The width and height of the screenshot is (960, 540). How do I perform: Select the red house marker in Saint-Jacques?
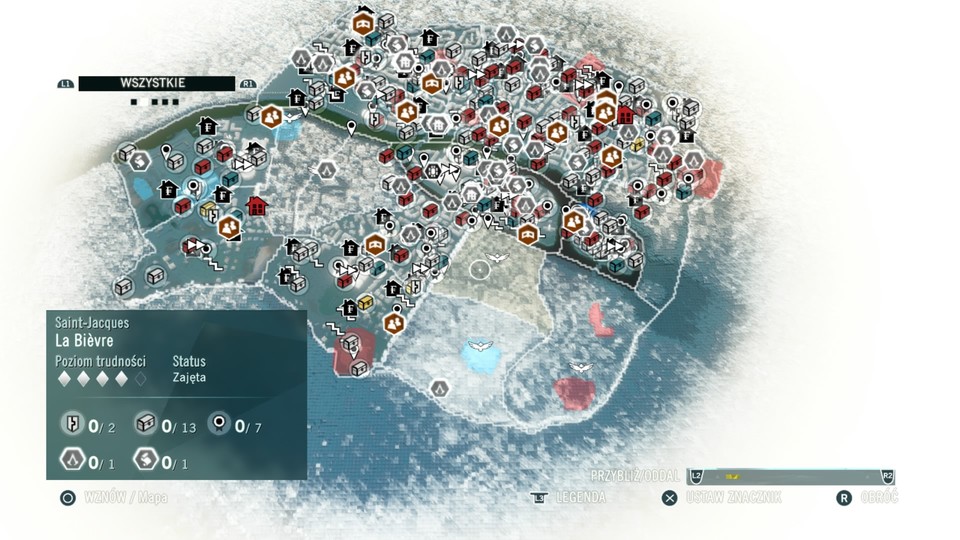pyautogui.click(x=257, y=206)
